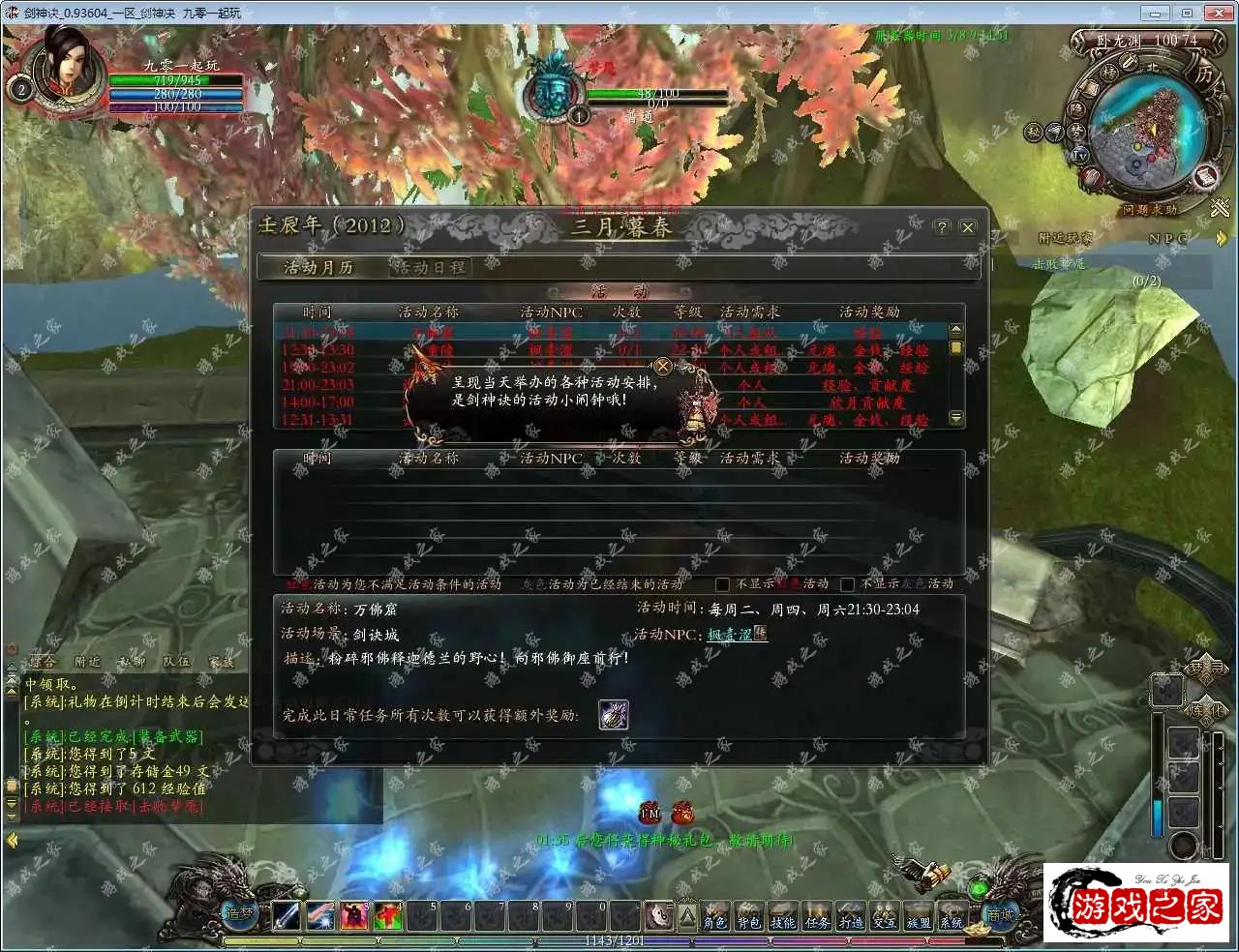The width and height of the screenshot is (1239, 952).
Task: Click the 枫青涩 activity NPC link
Action: [x=730, y=635]
